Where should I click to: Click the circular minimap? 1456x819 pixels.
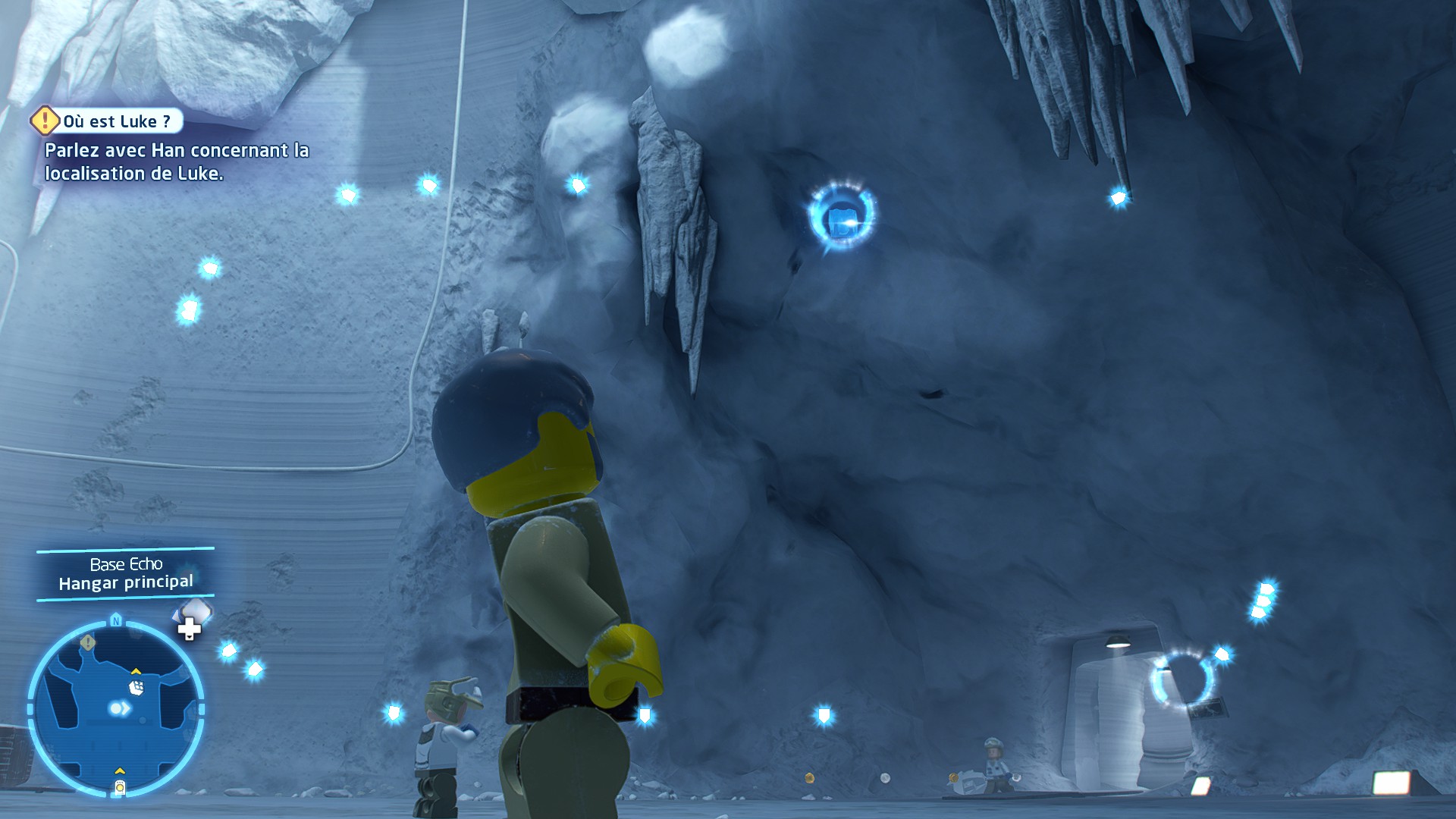pyautogui.click(x=116, y=709)
